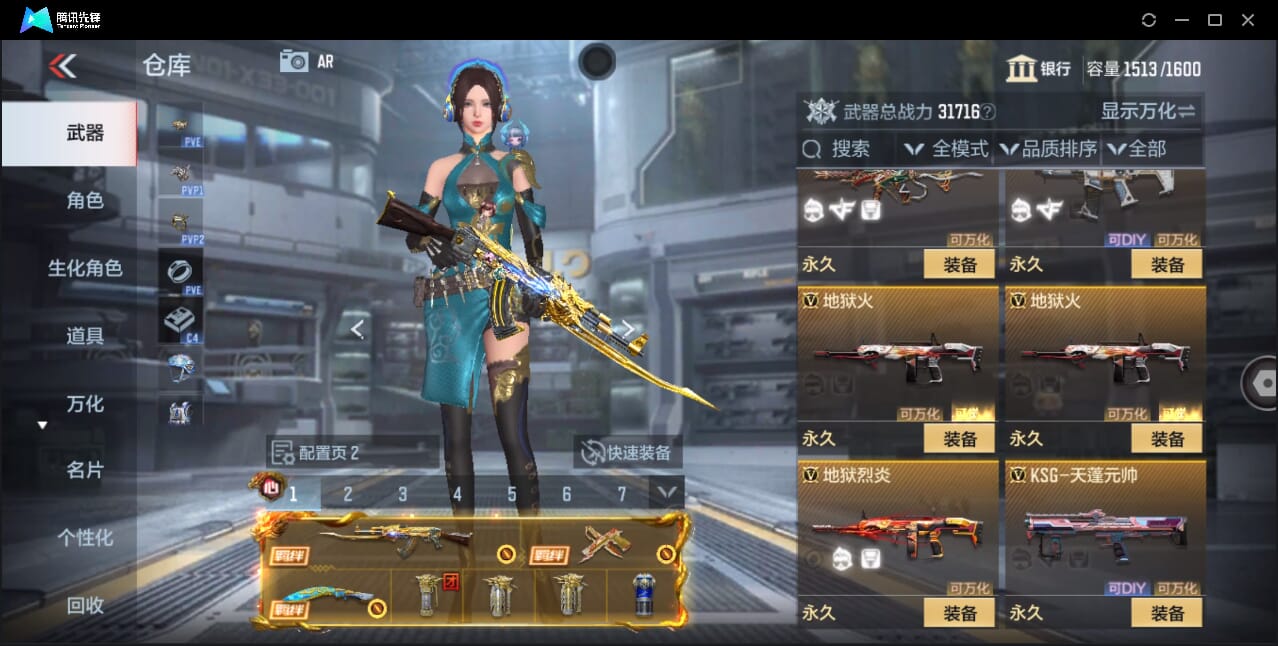Open the 个性化 tab
This screenshot has height=646, width=1278.
85,538
